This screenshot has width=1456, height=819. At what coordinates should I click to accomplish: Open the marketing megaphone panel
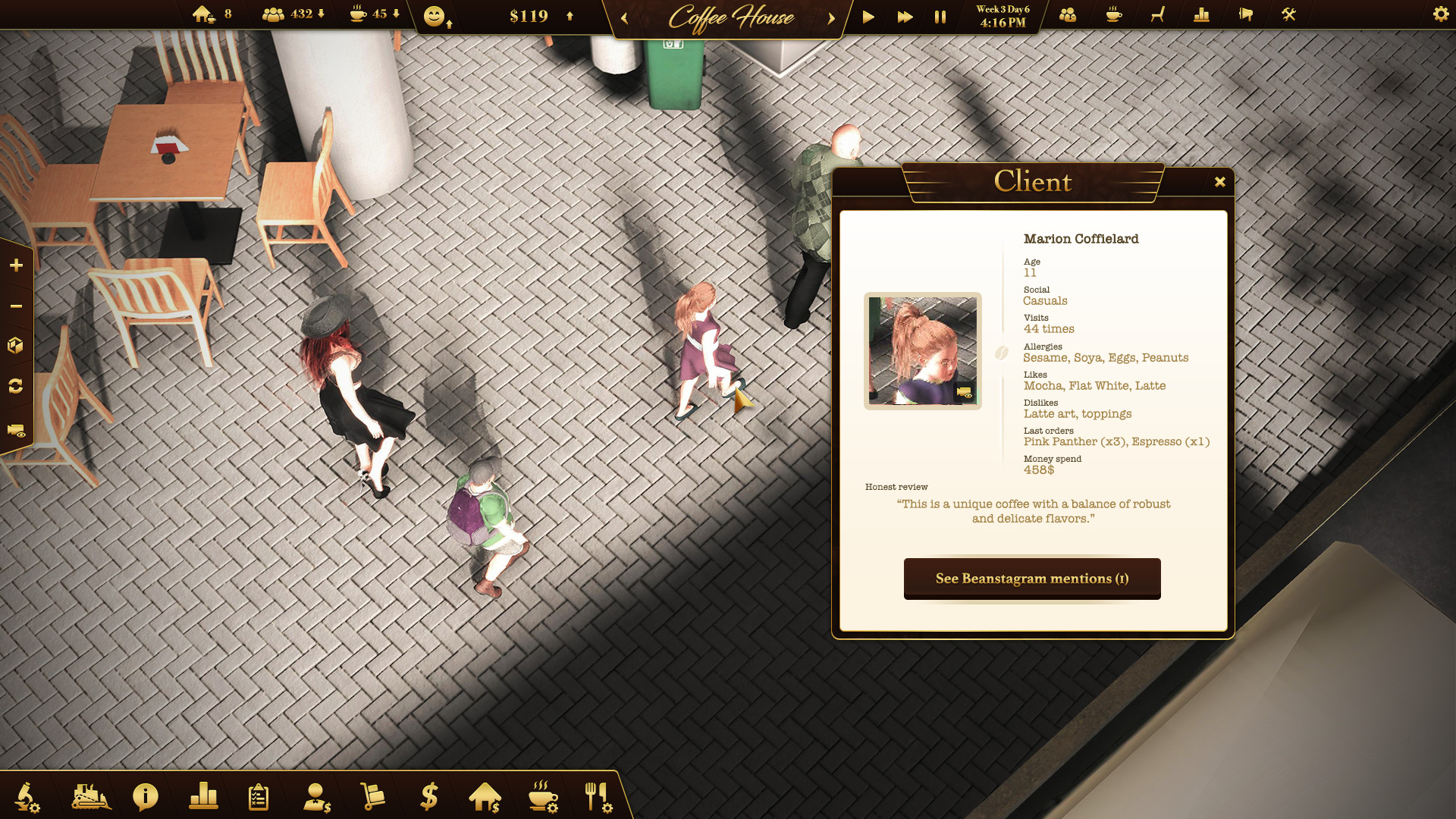(1247, 14)
